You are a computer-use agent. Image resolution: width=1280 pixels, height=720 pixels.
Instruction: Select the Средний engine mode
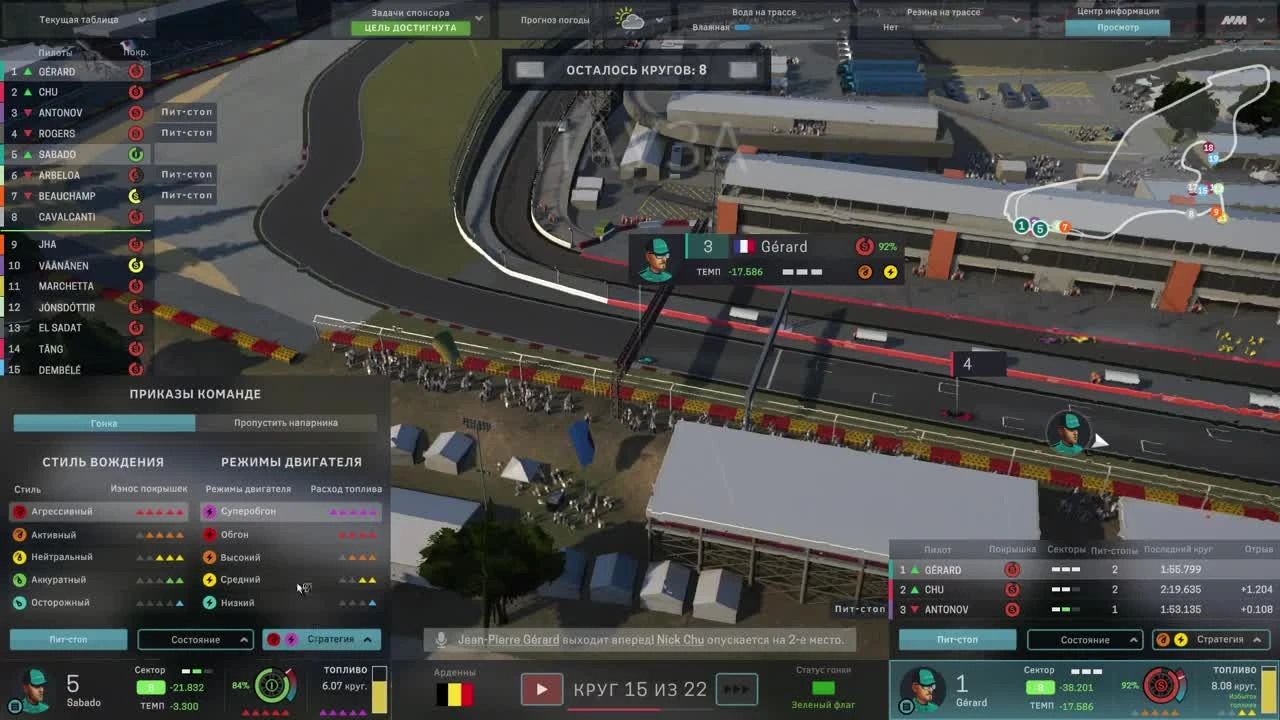[x=245, y=580]
